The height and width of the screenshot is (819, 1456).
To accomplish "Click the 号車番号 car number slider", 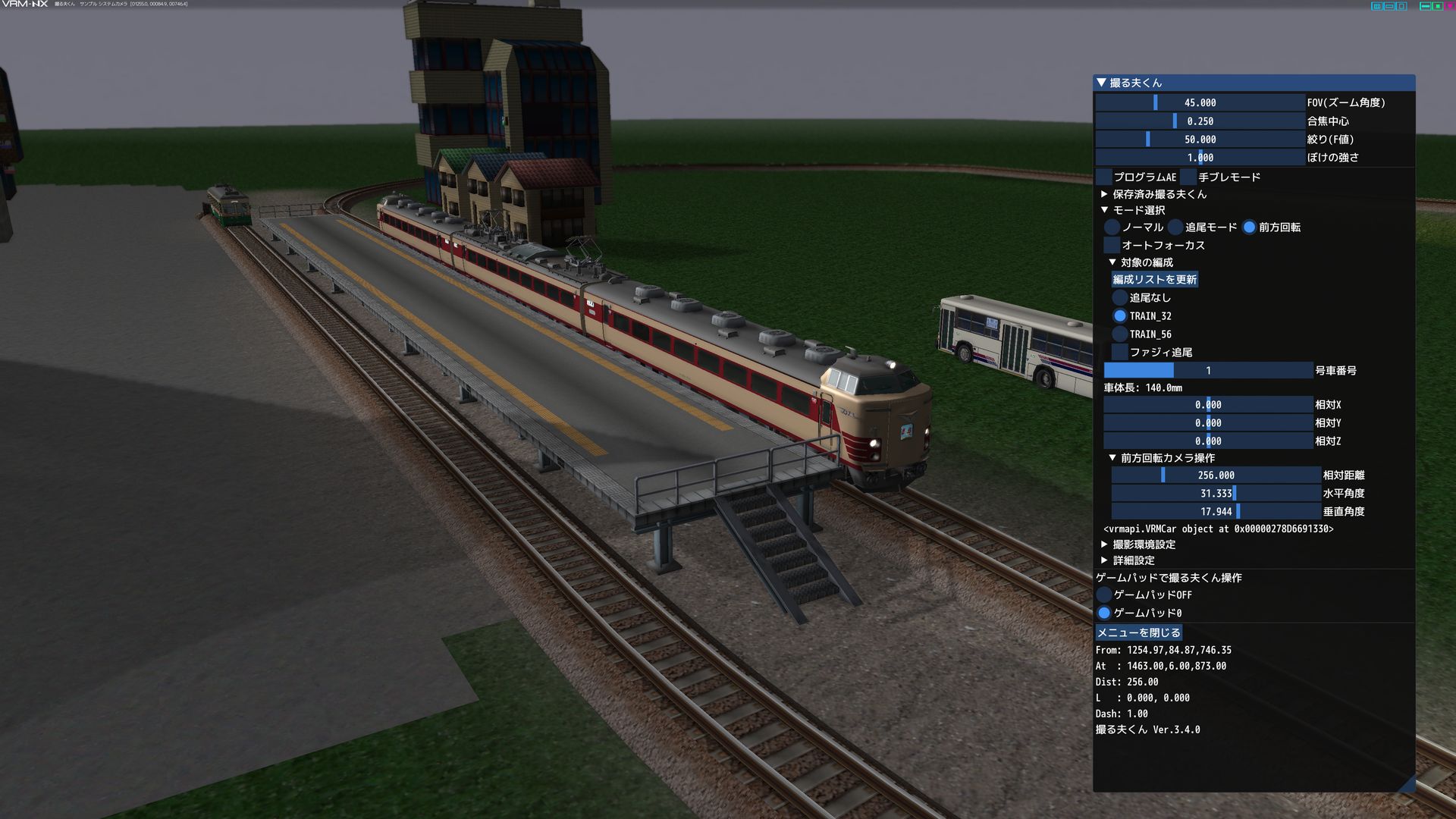I will coord(1208,371).
